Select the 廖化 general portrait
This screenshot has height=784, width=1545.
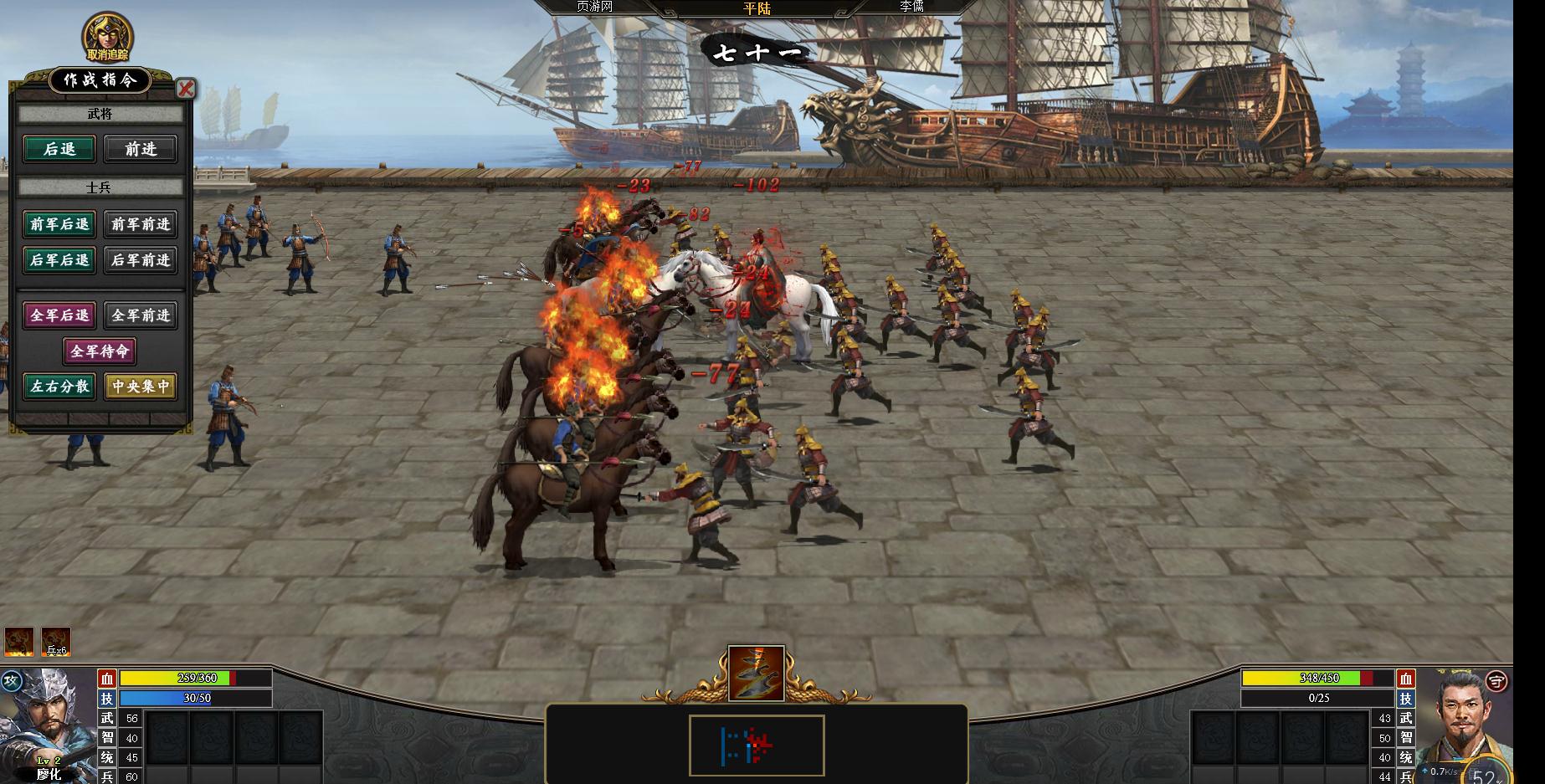tap(49, 725)
